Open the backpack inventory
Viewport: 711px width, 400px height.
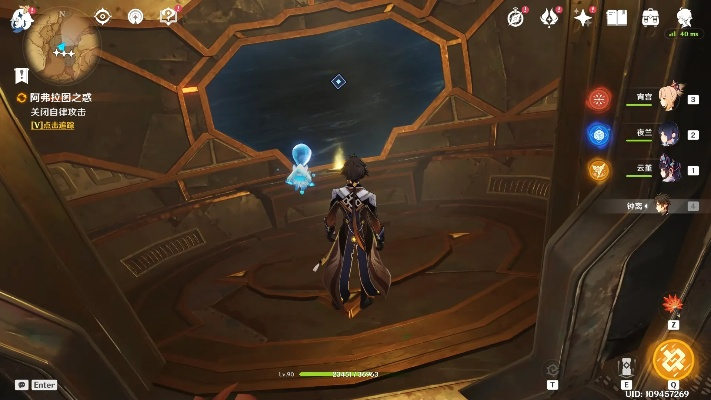tap(650, 17)
